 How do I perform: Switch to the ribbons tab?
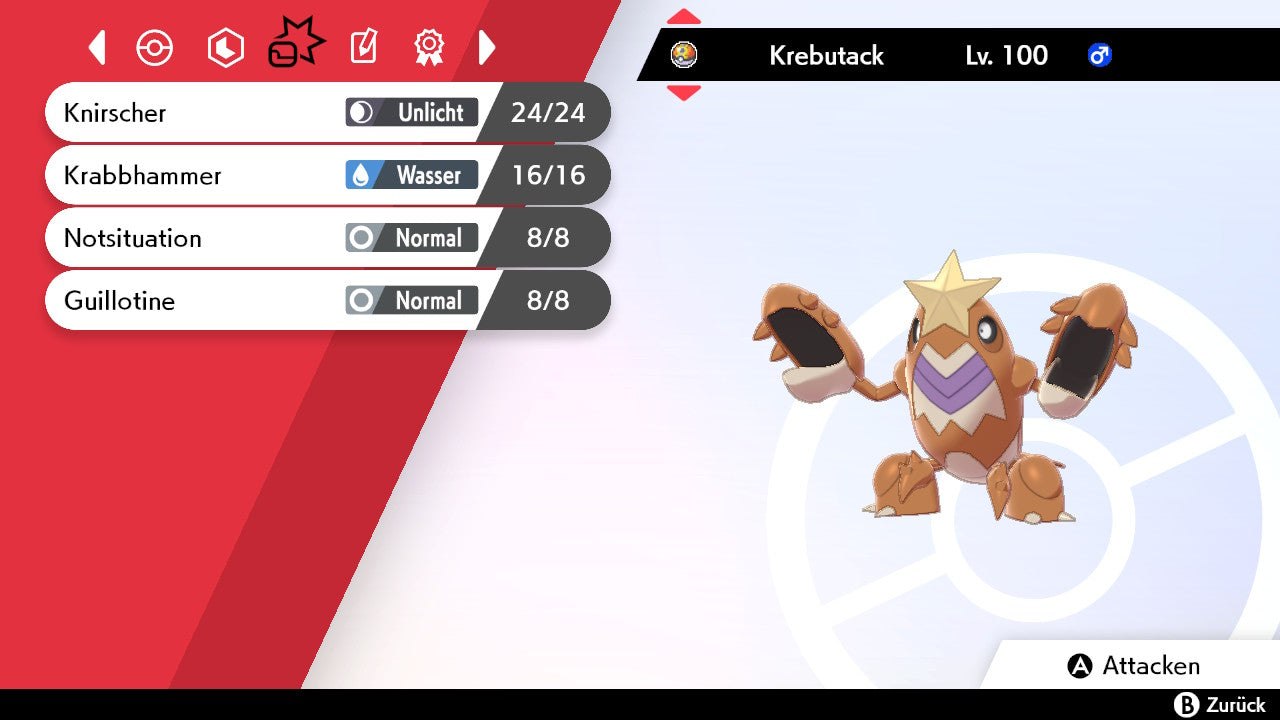pos(429,48)
